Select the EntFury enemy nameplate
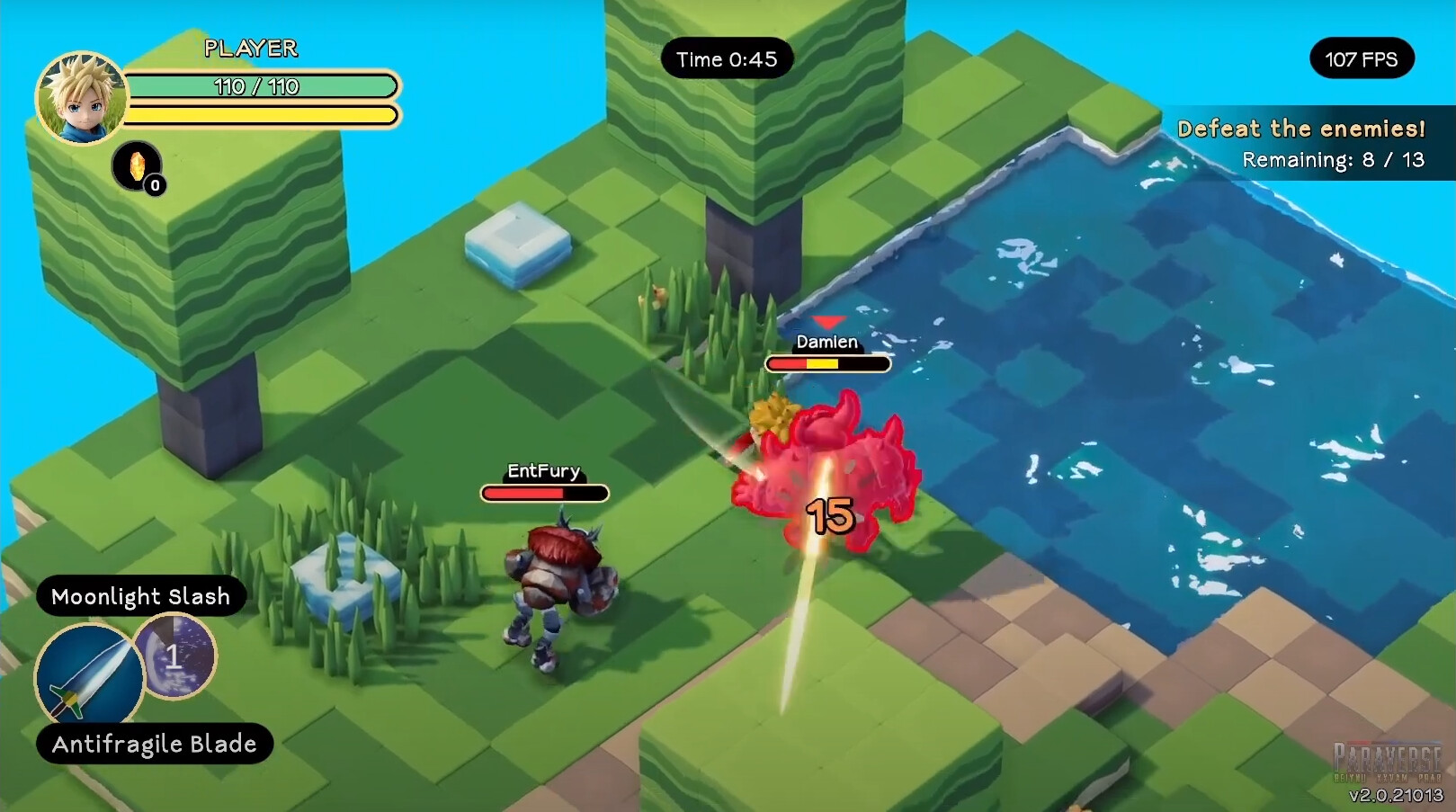This screenshot has height=812, width=1456. tap(542, 470)
